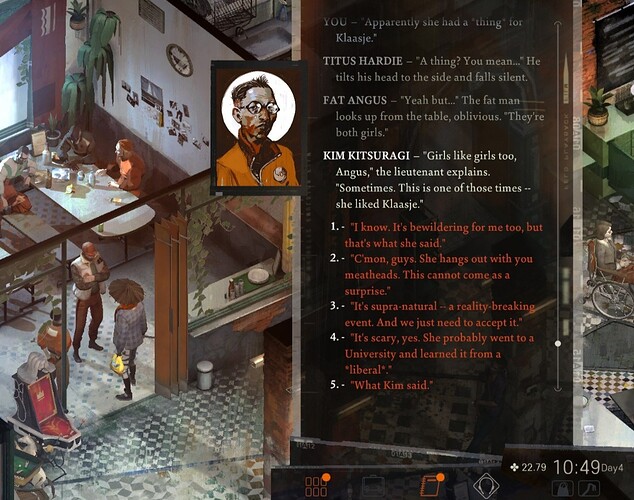Viewport: 634px width, 500px height.
Task: Open the Thought Cabinet head icon
Action: click(x=486, y=487)
